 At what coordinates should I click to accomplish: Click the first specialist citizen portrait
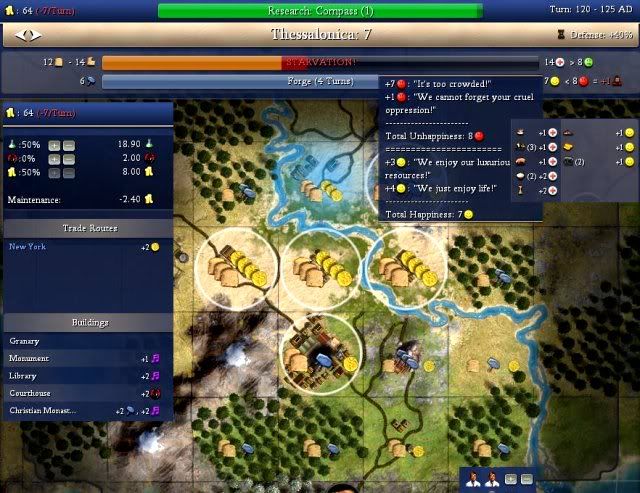point(473,478)
